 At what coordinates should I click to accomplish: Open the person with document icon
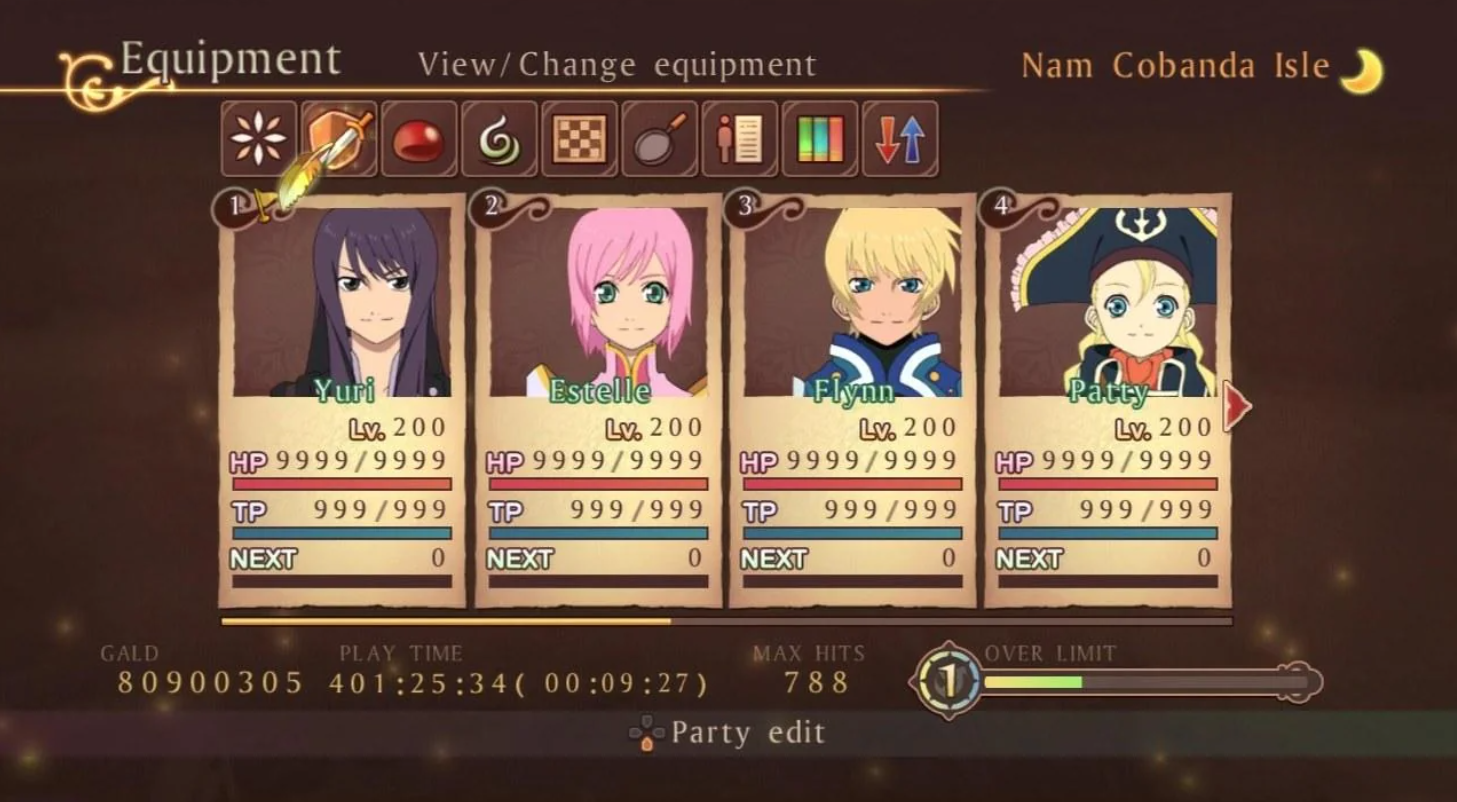tap(740, 139)
